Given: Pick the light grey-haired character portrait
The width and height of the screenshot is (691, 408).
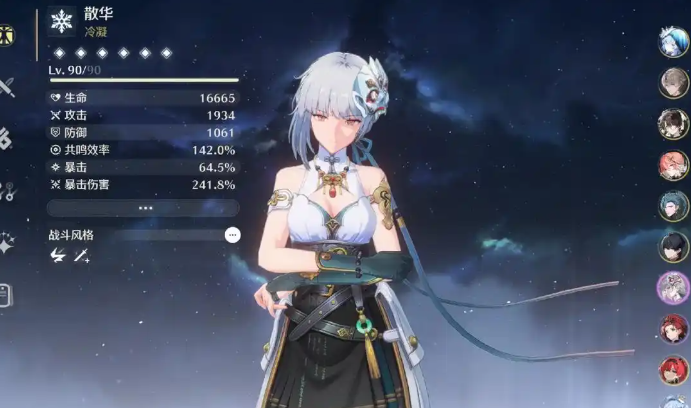Looking at the screenshot, I should (x=673, y=83).
